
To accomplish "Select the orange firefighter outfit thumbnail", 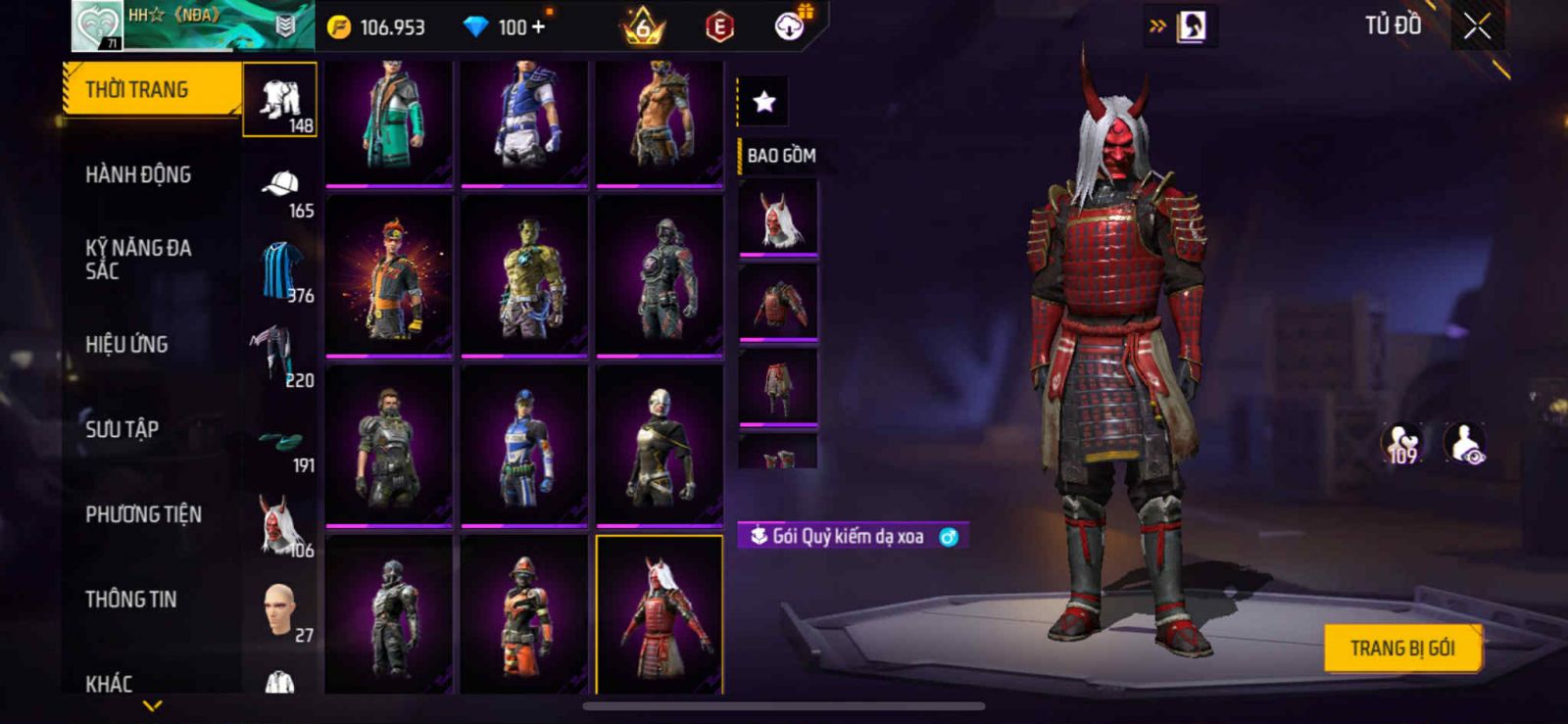I will tap(524, 614).
